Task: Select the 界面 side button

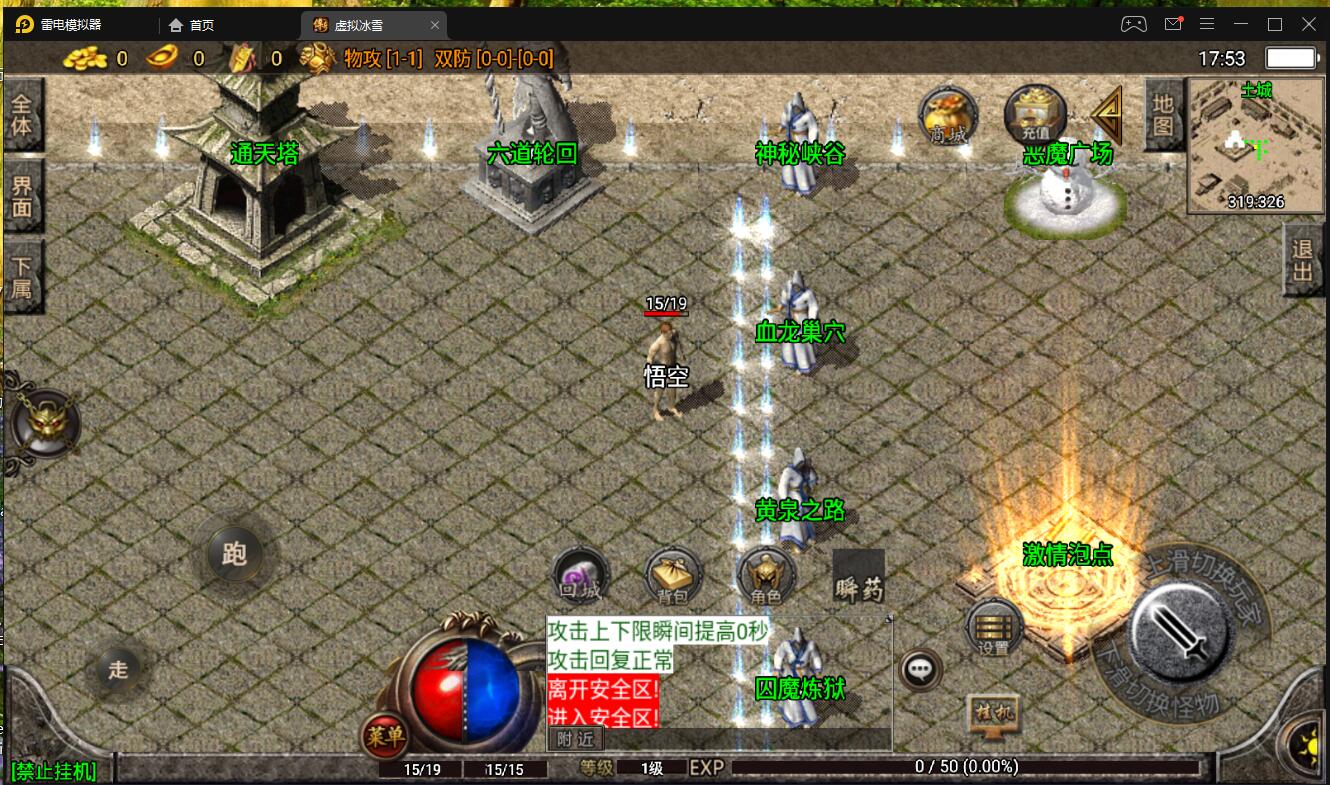Action: (x=22, y=196)
